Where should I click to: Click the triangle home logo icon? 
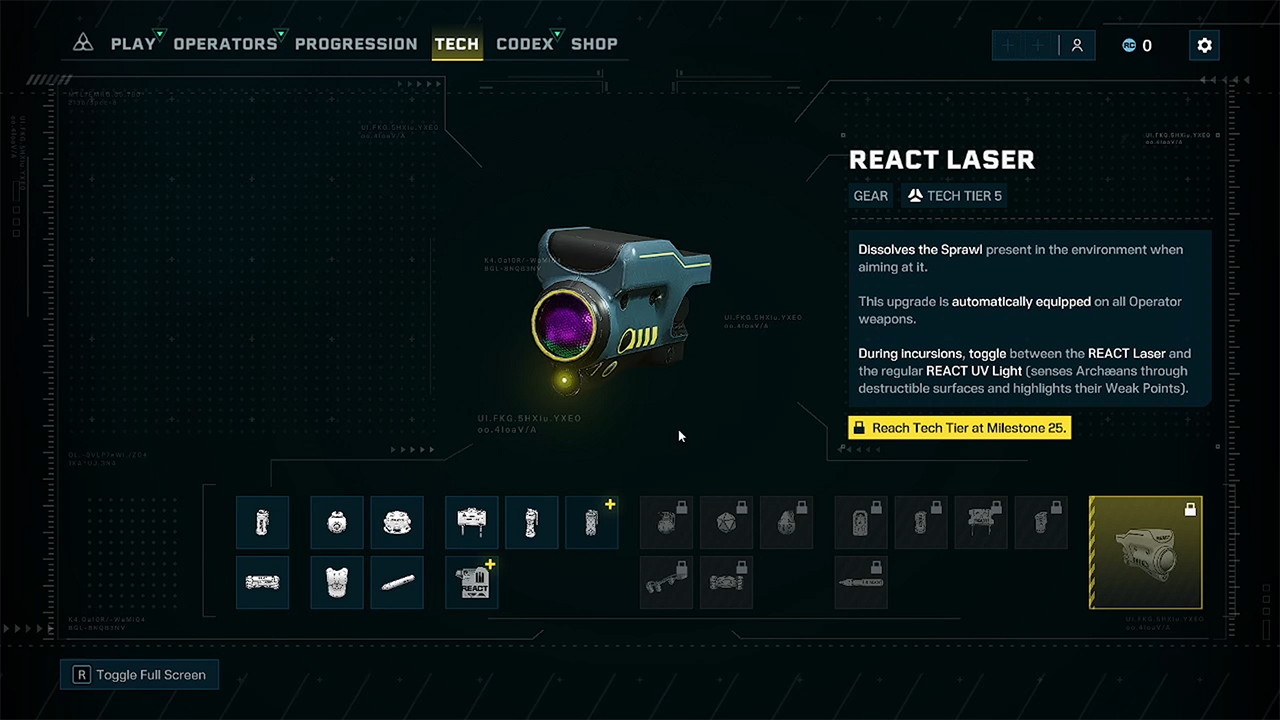point(84,44)
